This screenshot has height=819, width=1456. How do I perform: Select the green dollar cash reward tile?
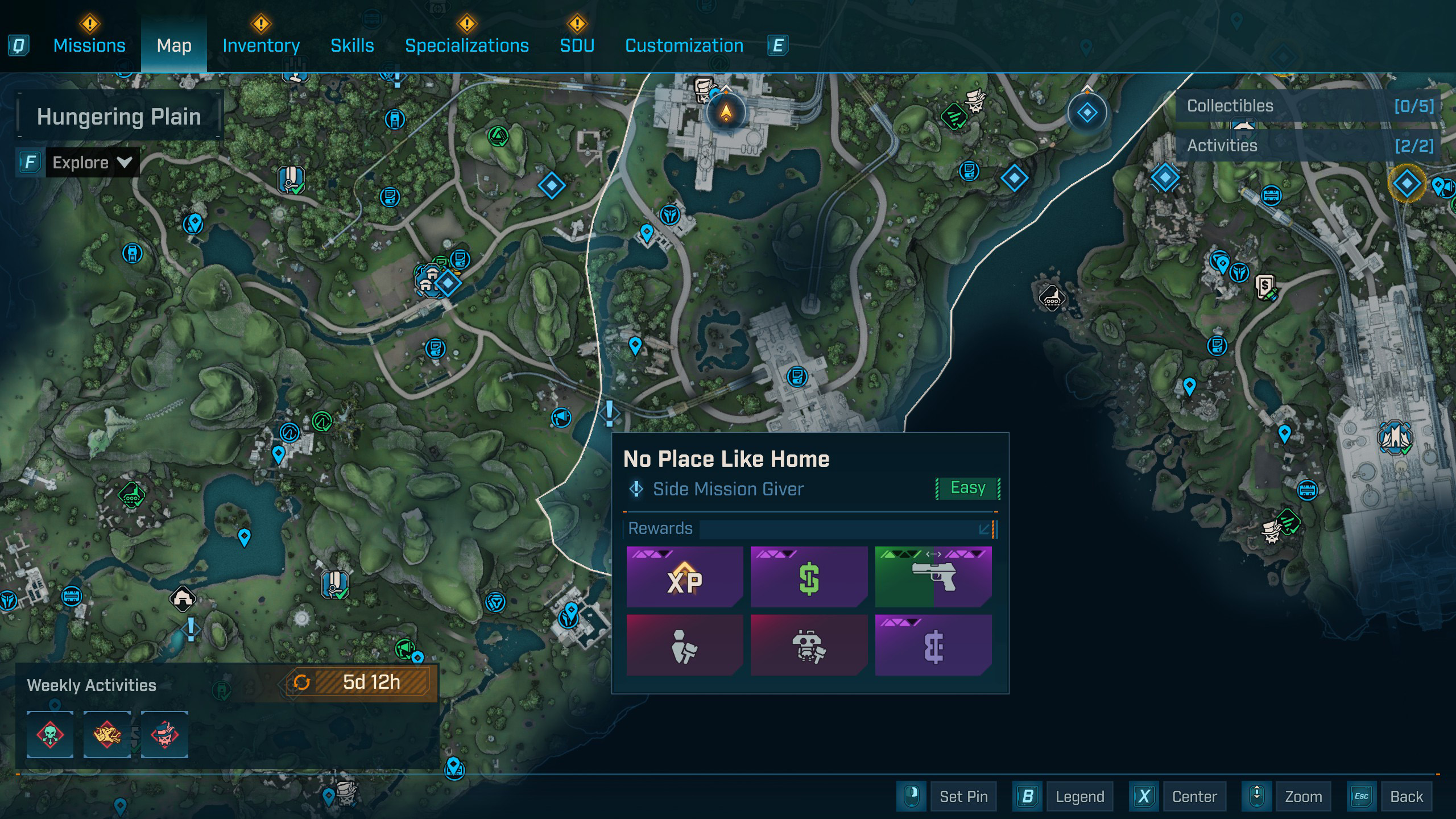point(809,577)
